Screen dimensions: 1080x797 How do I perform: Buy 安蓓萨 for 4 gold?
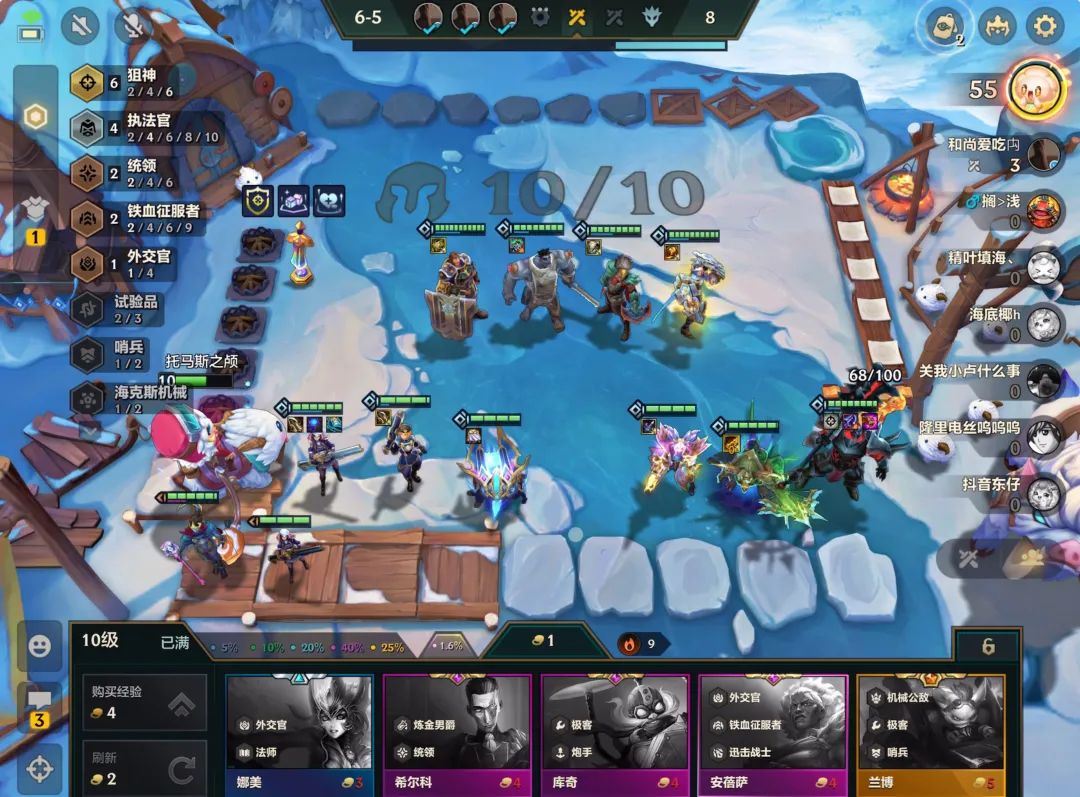773,734
